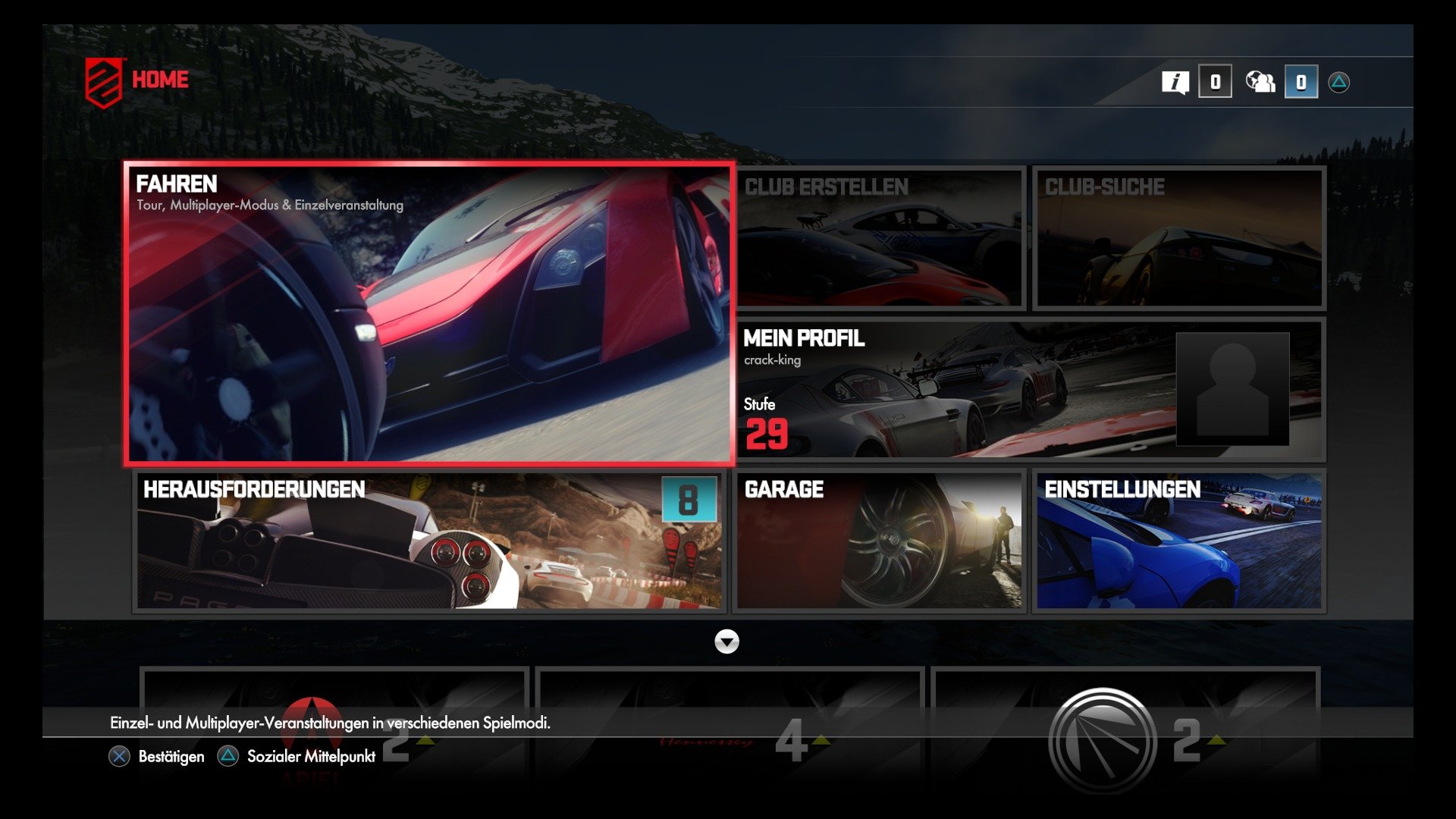
Task: Click the X confirm button icon bottom left
Action: [x=118, y=756]
